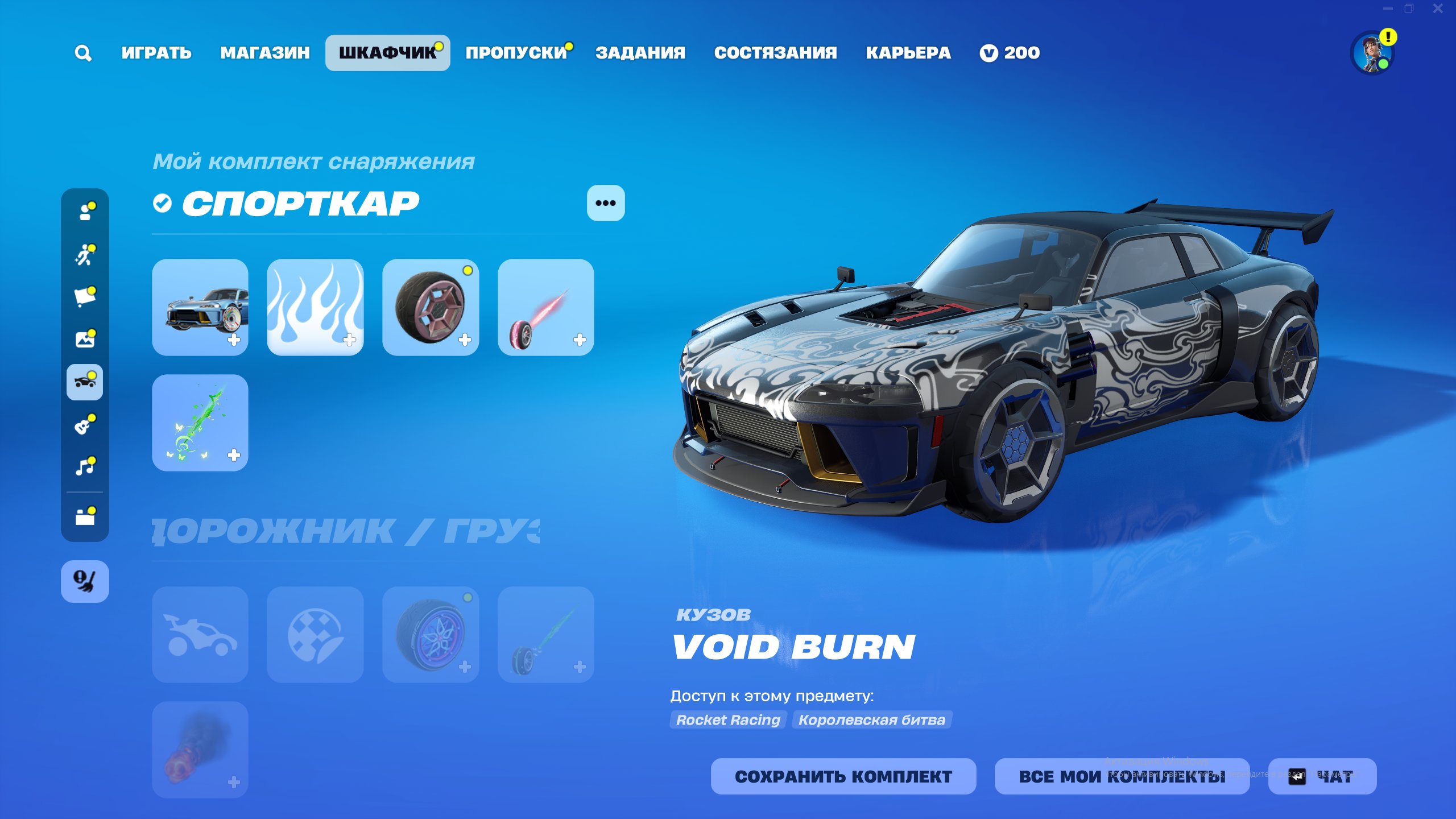Close the game window
Viewport: 1456px width, 819px height.
(1438, 9)
